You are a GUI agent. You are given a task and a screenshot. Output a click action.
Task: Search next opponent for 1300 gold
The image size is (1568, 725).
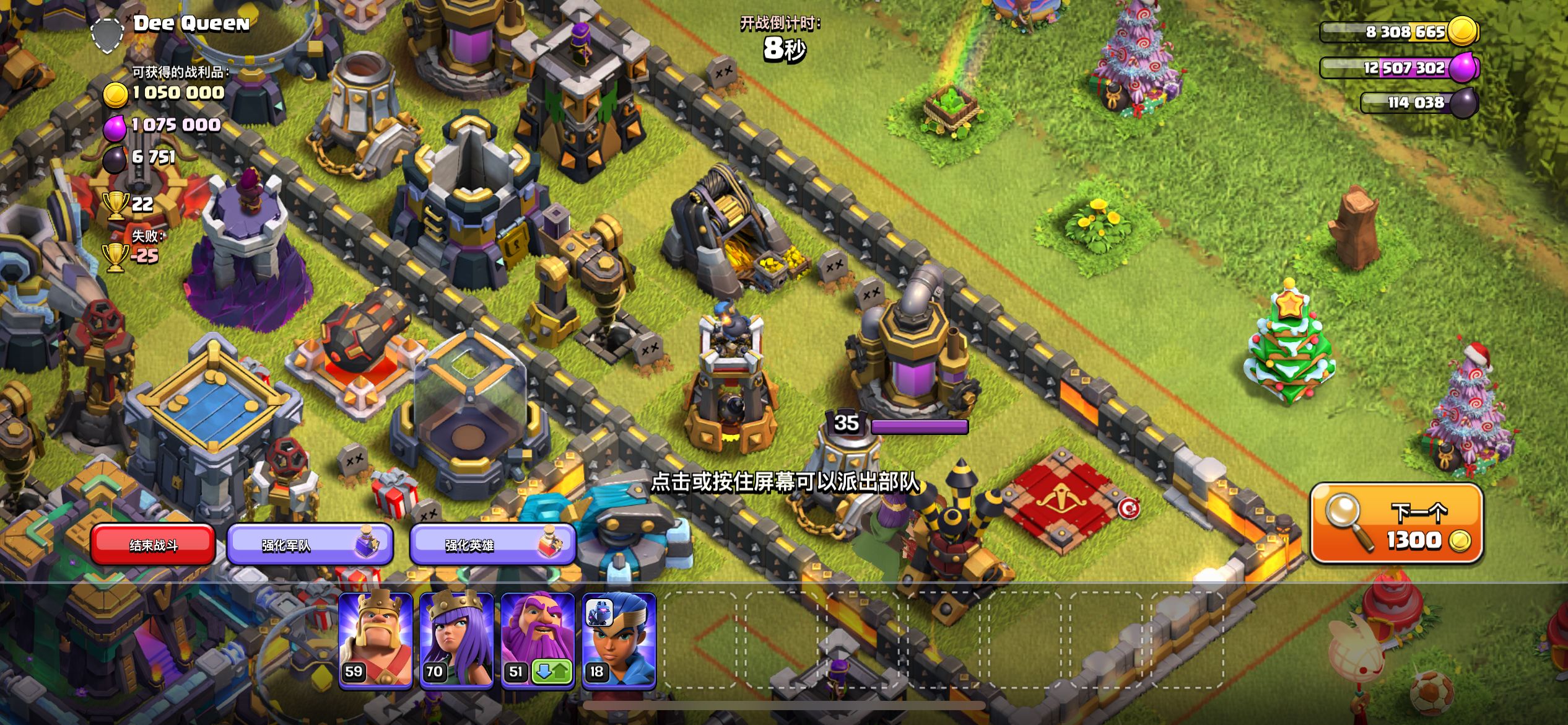[x=1396, y=525]
